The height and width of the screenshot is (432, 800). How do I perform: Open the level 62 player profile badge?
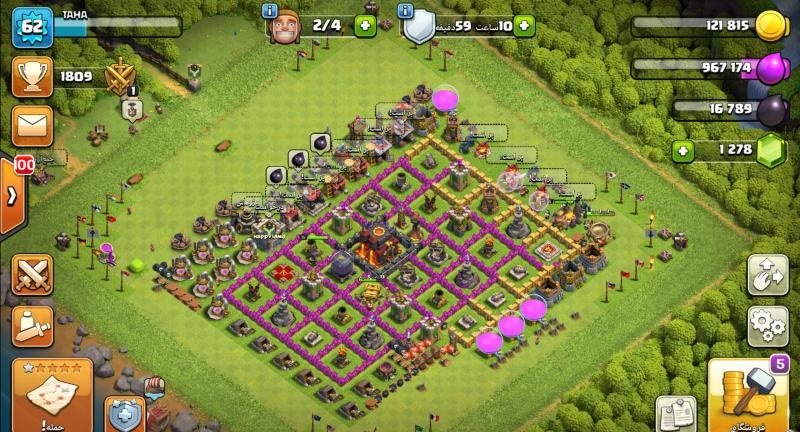[30, 26]
